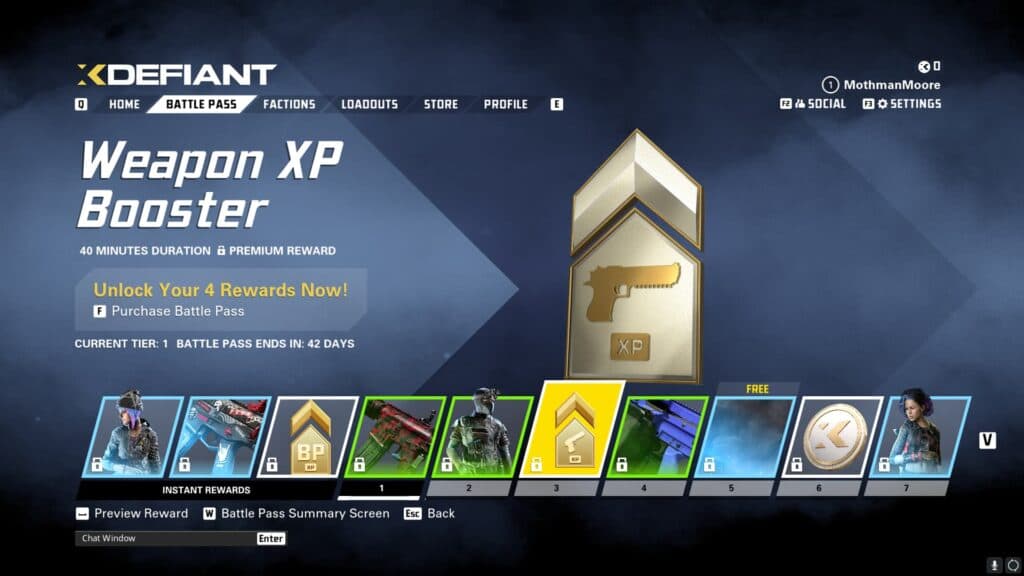Viewport: 1024px width, 576px height.
Task: Open the Home tab
Action: 124,104
